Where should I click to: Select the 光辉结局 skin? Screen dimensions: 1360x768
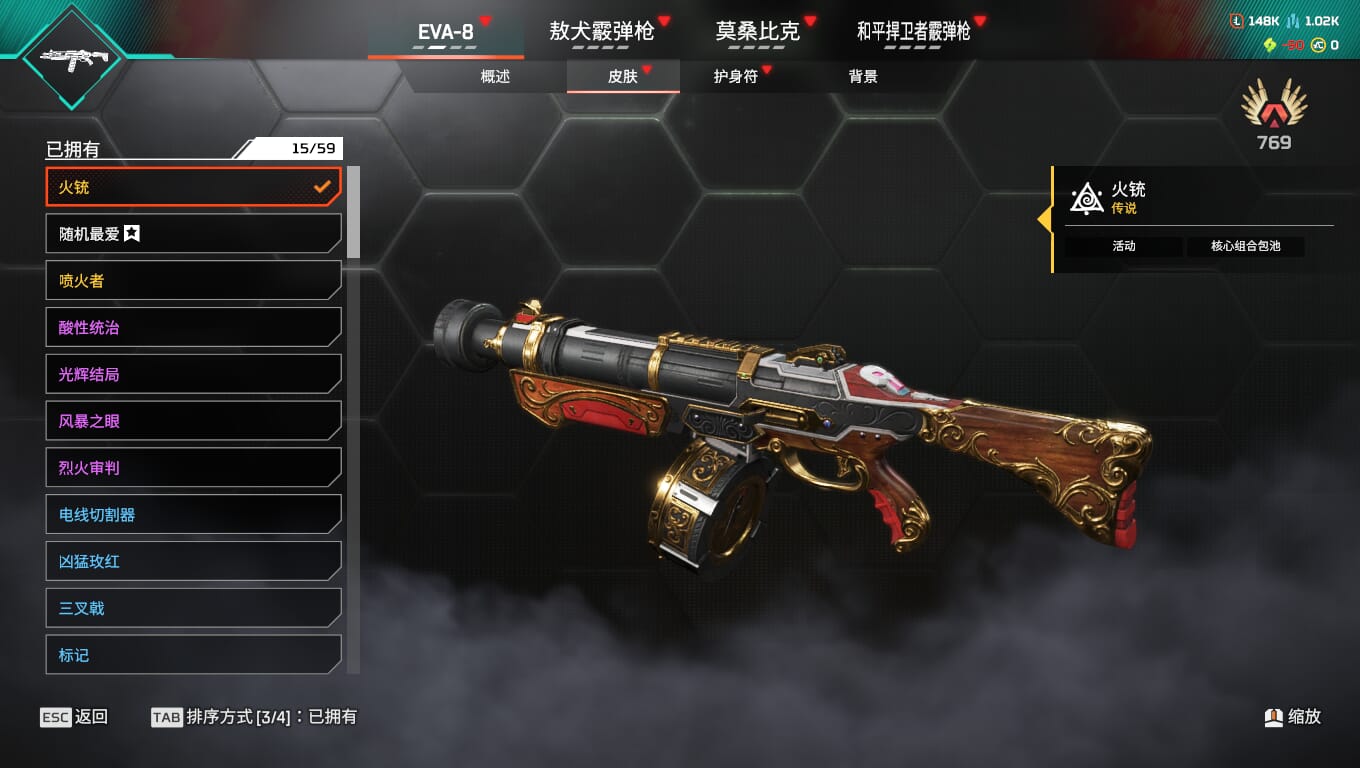[193, 374]
